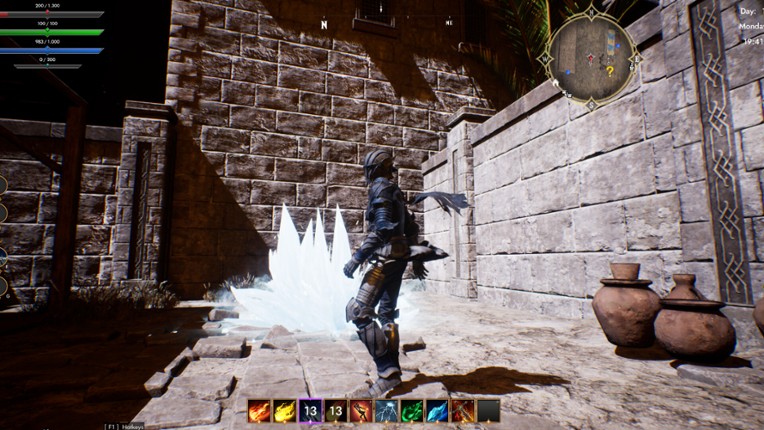Select the purple-highlighted hotbar slot on cooldown
764x430 pixels.
(x=310, y=411)
